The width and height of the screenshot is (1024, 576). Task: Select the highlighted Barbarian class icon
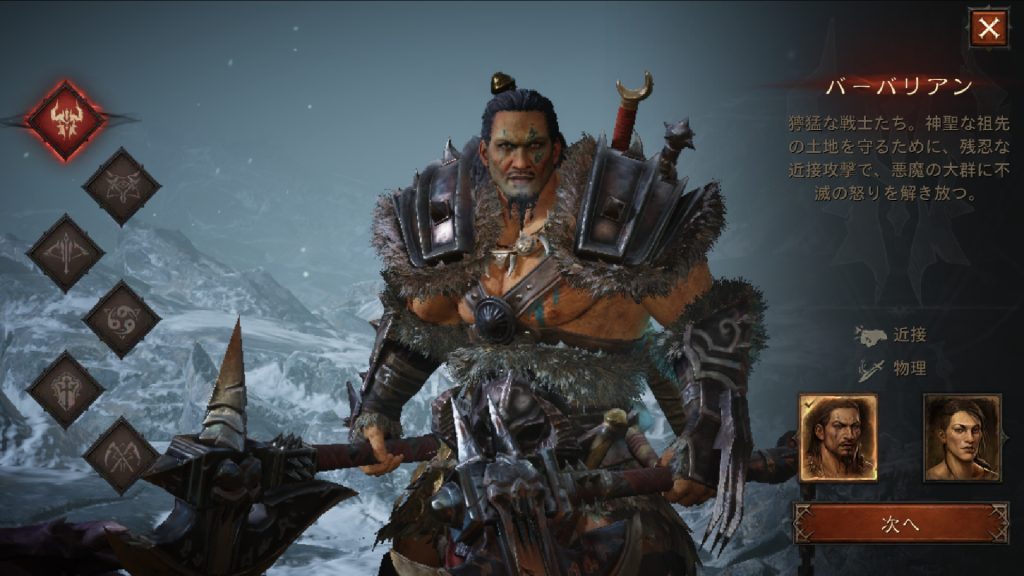pos(66,121)
